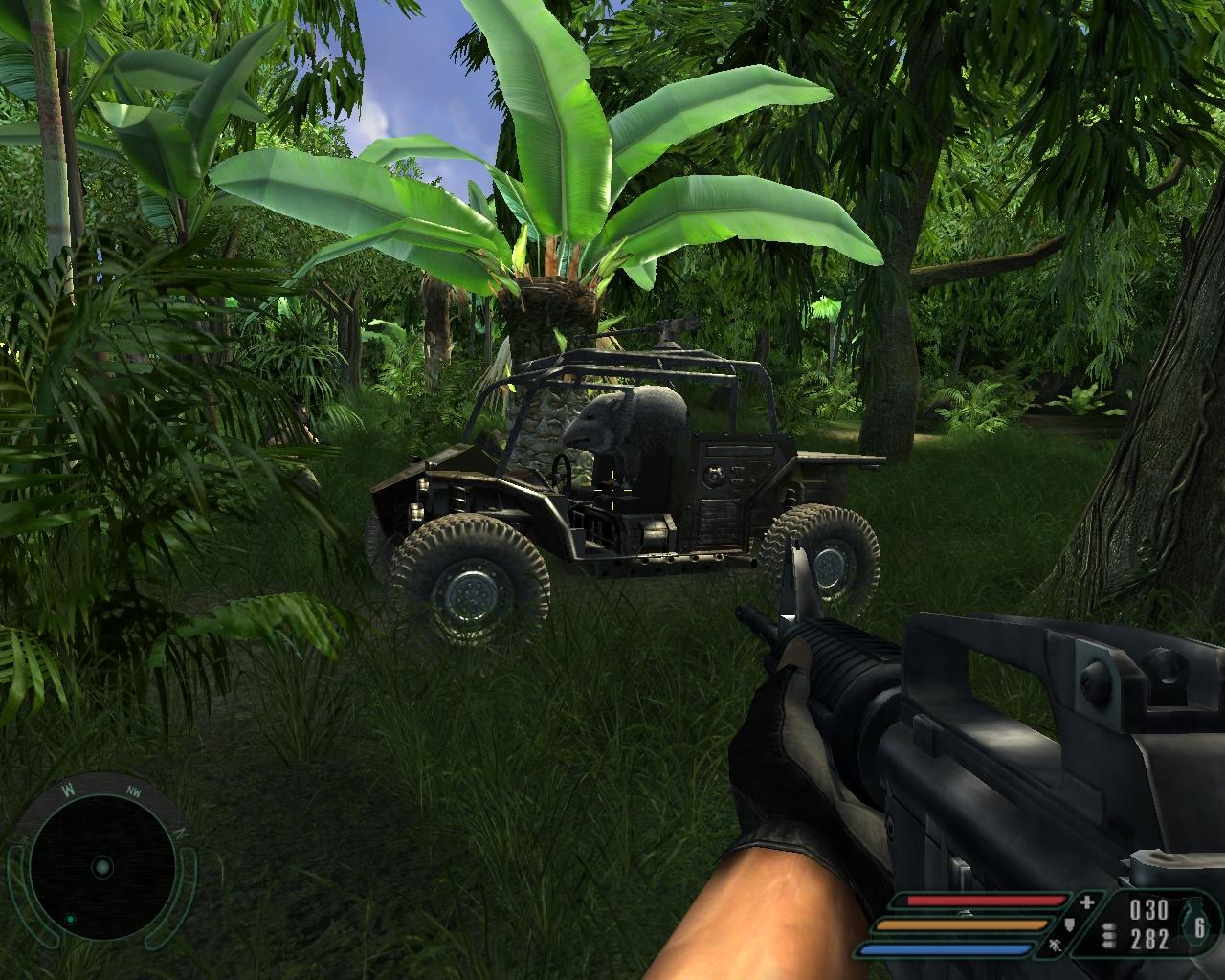Click the stamina runner icon
Viewport: 1225px width, 980px height.
tap(1056, 947)
